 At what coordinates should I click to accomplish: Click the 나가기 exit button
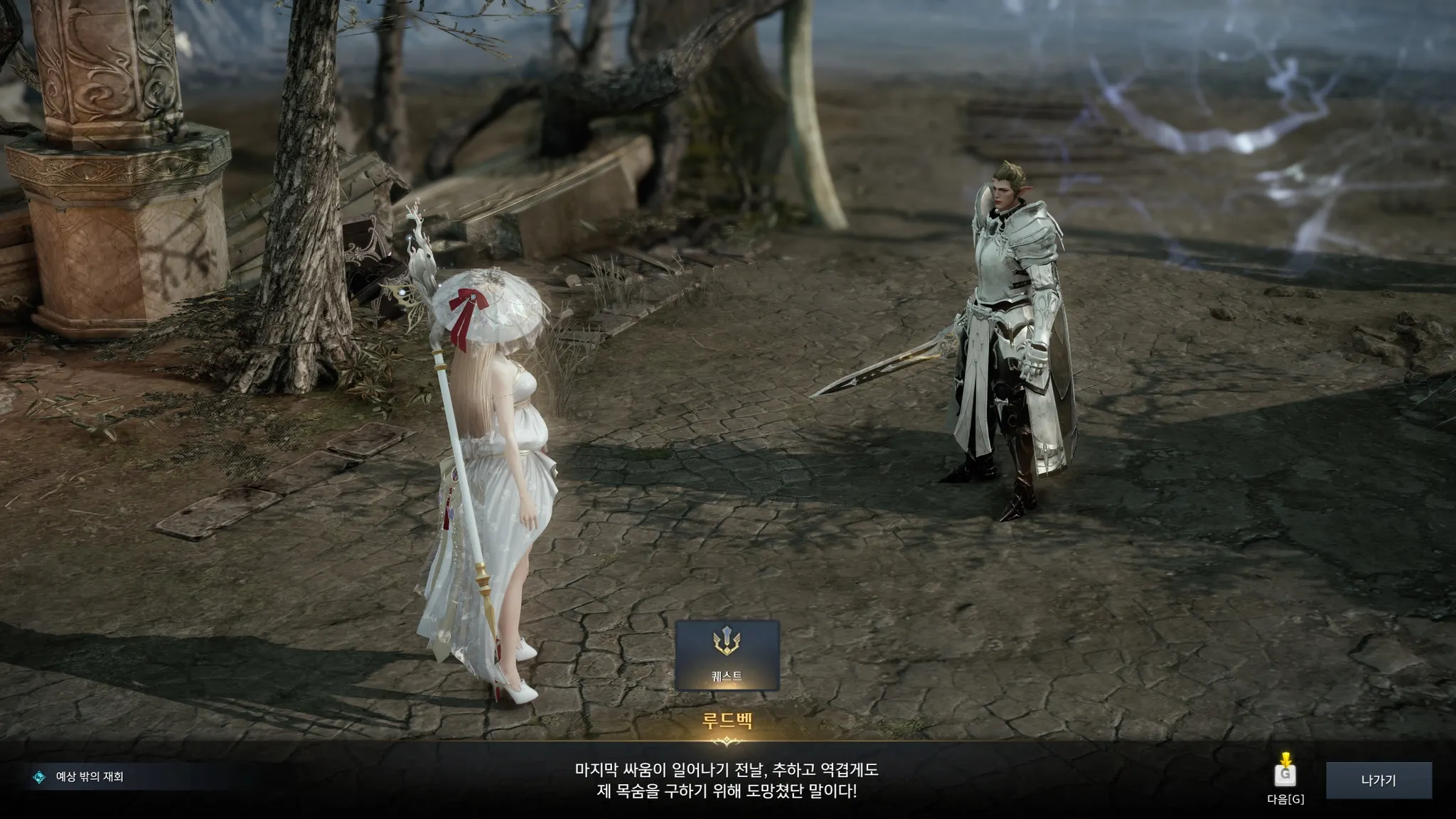click(x=1378, y=781)
